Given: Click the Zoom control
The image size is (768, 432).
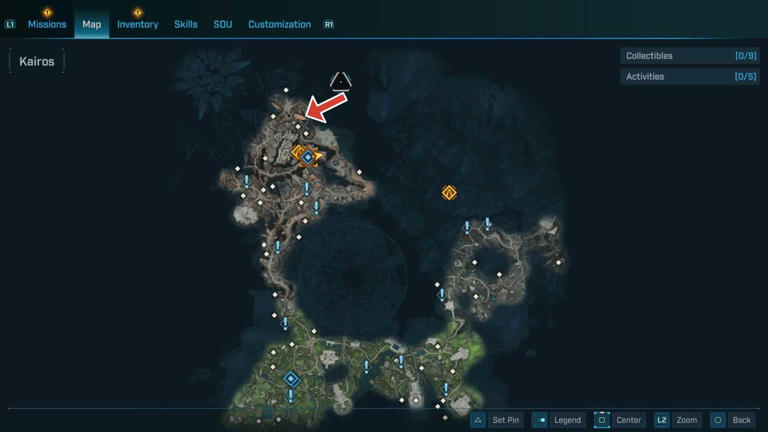Looking at the screenshot, I should pyautogui.click(x=677, y=420).
